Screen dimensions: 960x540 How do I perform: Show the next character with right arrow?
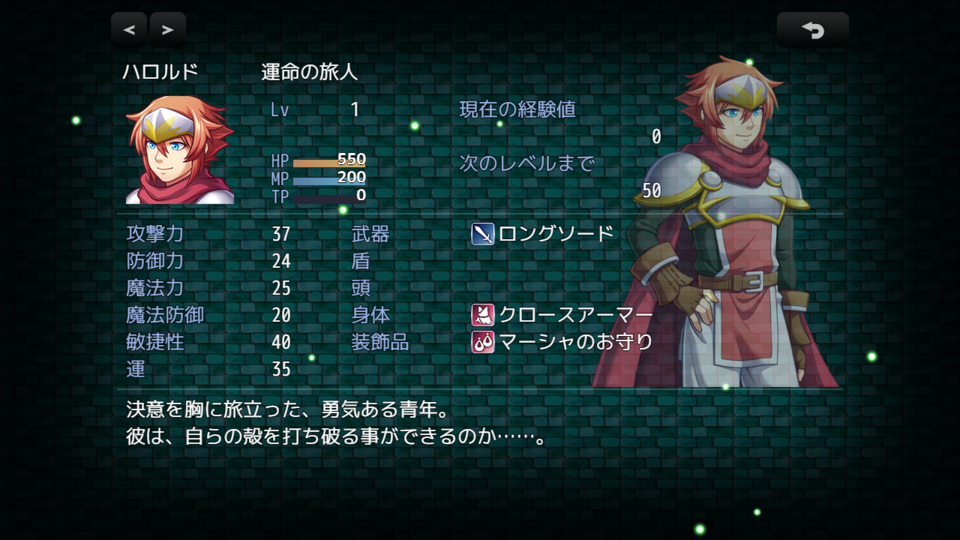(167, 30)
